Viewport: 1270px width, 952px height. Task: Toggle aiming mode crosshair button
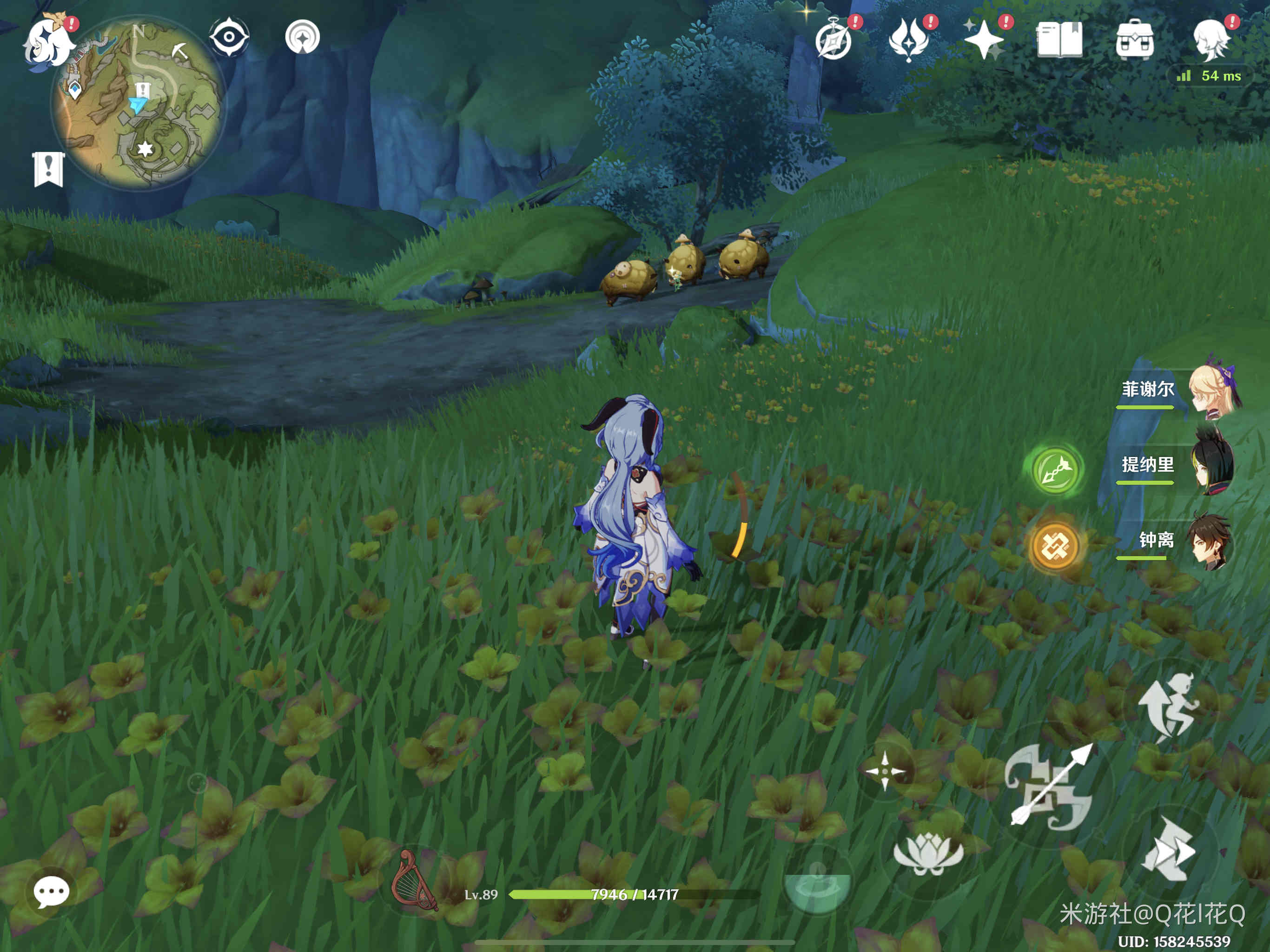pyautogui.click(x=885, y=771)
